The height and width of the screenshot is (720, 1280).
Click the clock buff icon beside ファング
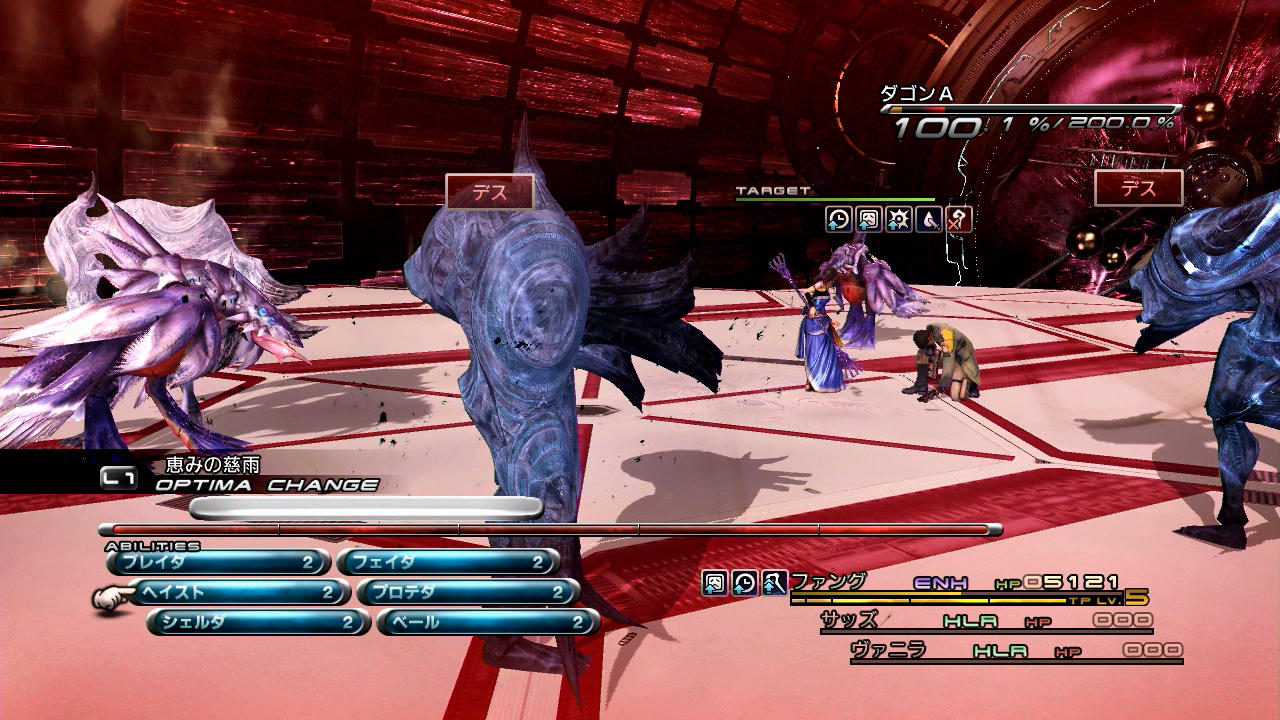tap(744, 582)
